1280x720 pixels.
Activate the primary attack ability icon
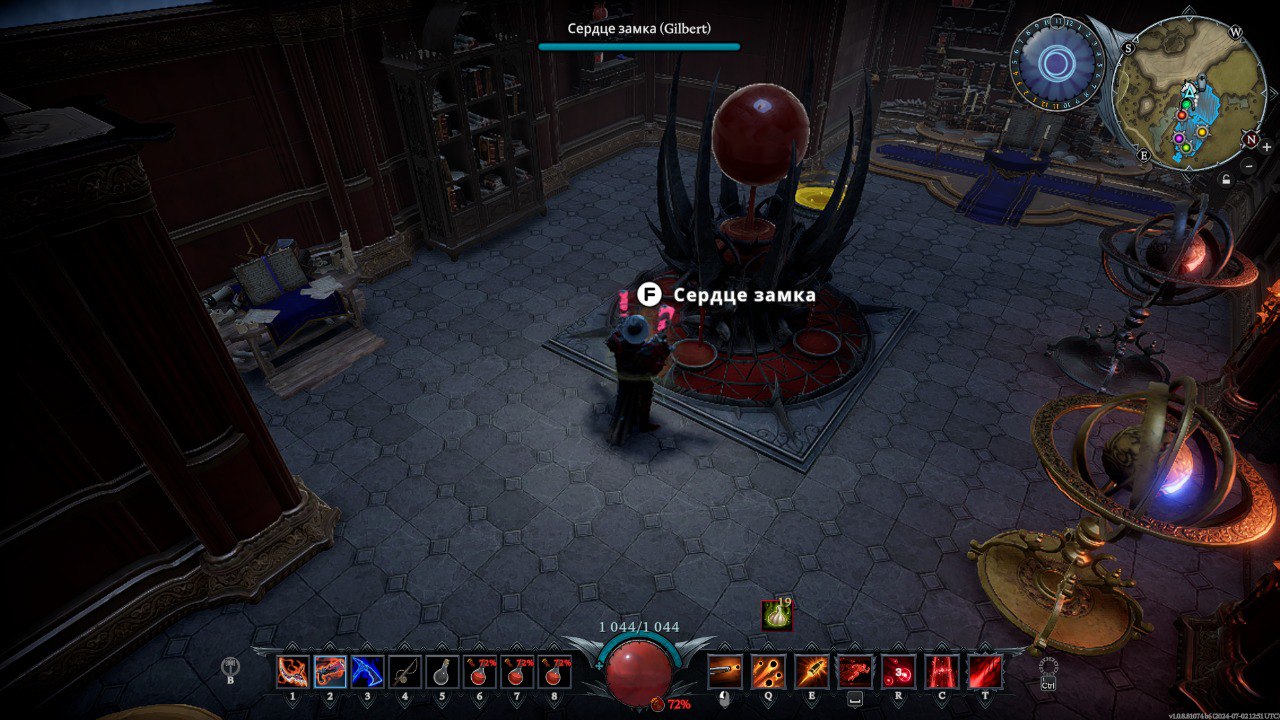pos(725,672)
